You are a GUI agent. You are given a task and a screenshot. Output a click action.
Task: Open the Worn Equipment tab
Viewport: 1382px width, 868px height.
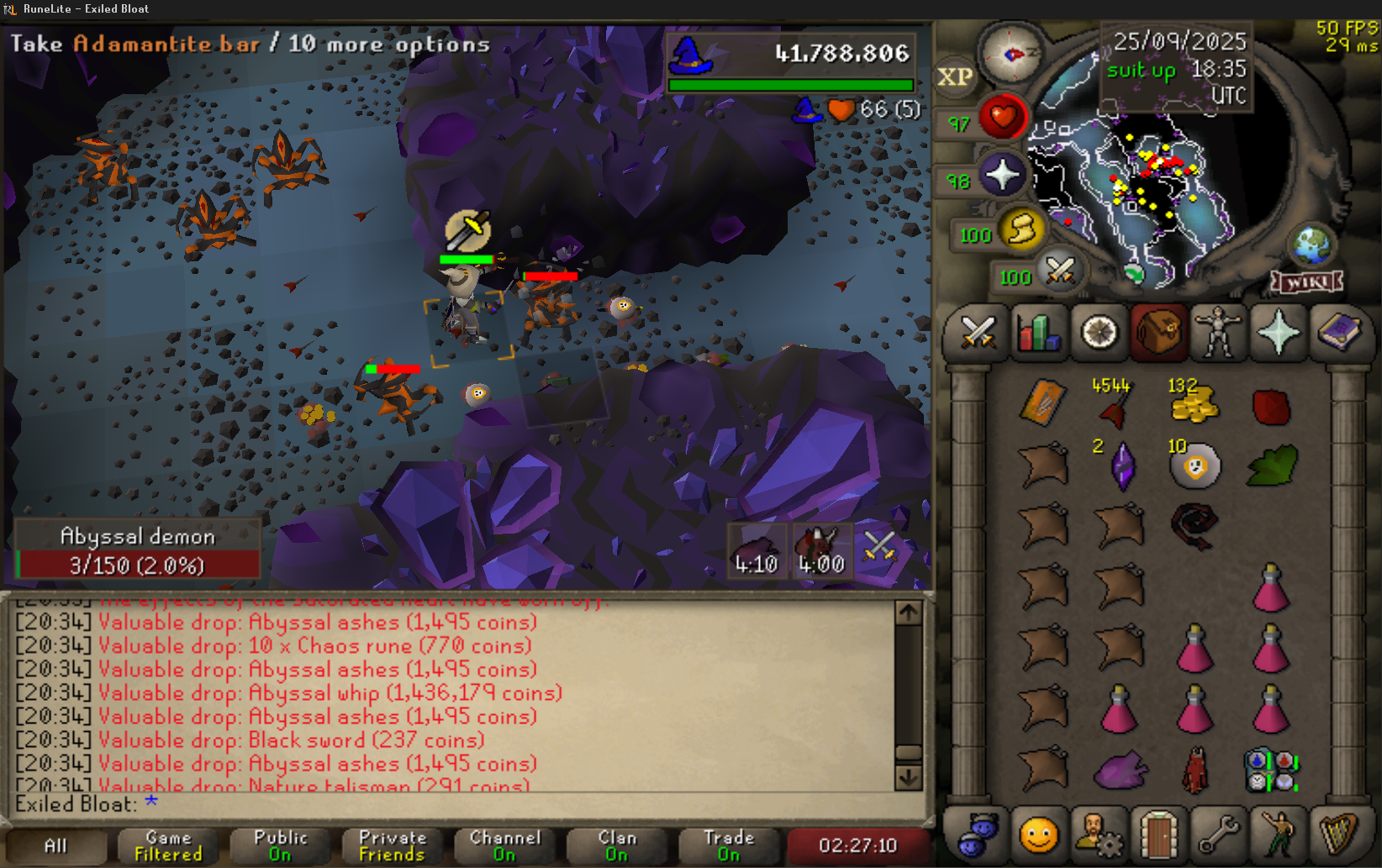point(1218,333)
